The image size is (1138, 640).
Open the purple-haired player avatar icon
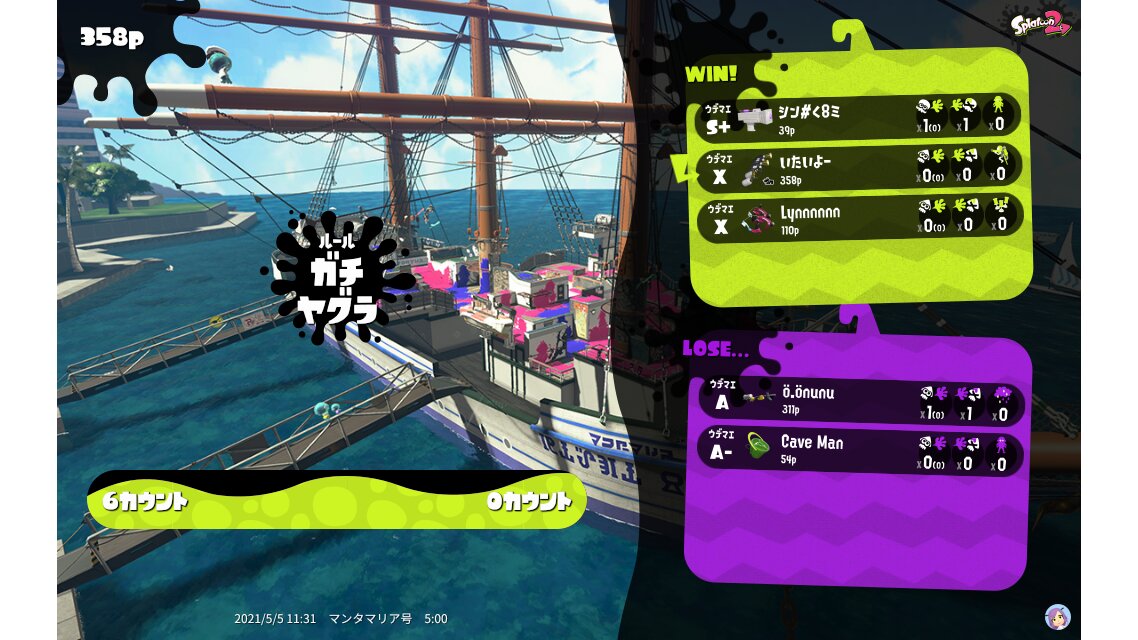[x=1057, y=616]
